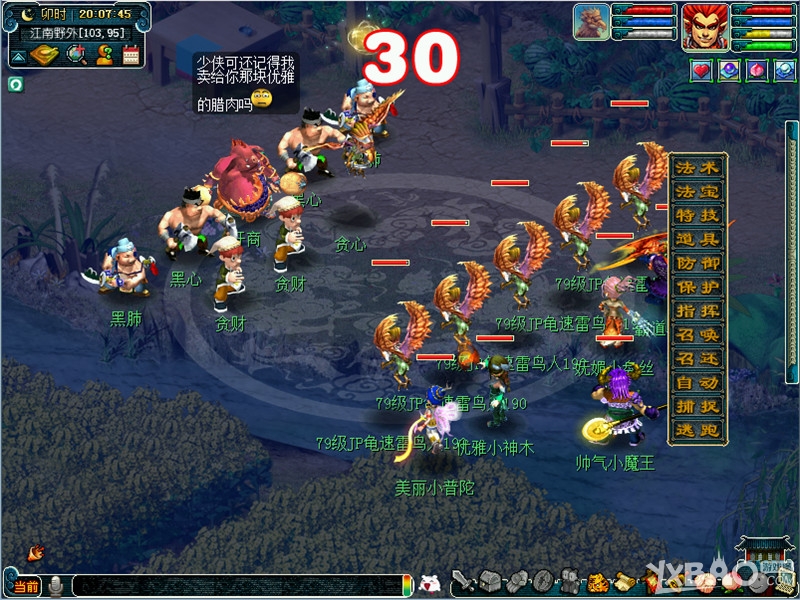Select the 特技 special skill command
The image size is (800, 600).
697,215
